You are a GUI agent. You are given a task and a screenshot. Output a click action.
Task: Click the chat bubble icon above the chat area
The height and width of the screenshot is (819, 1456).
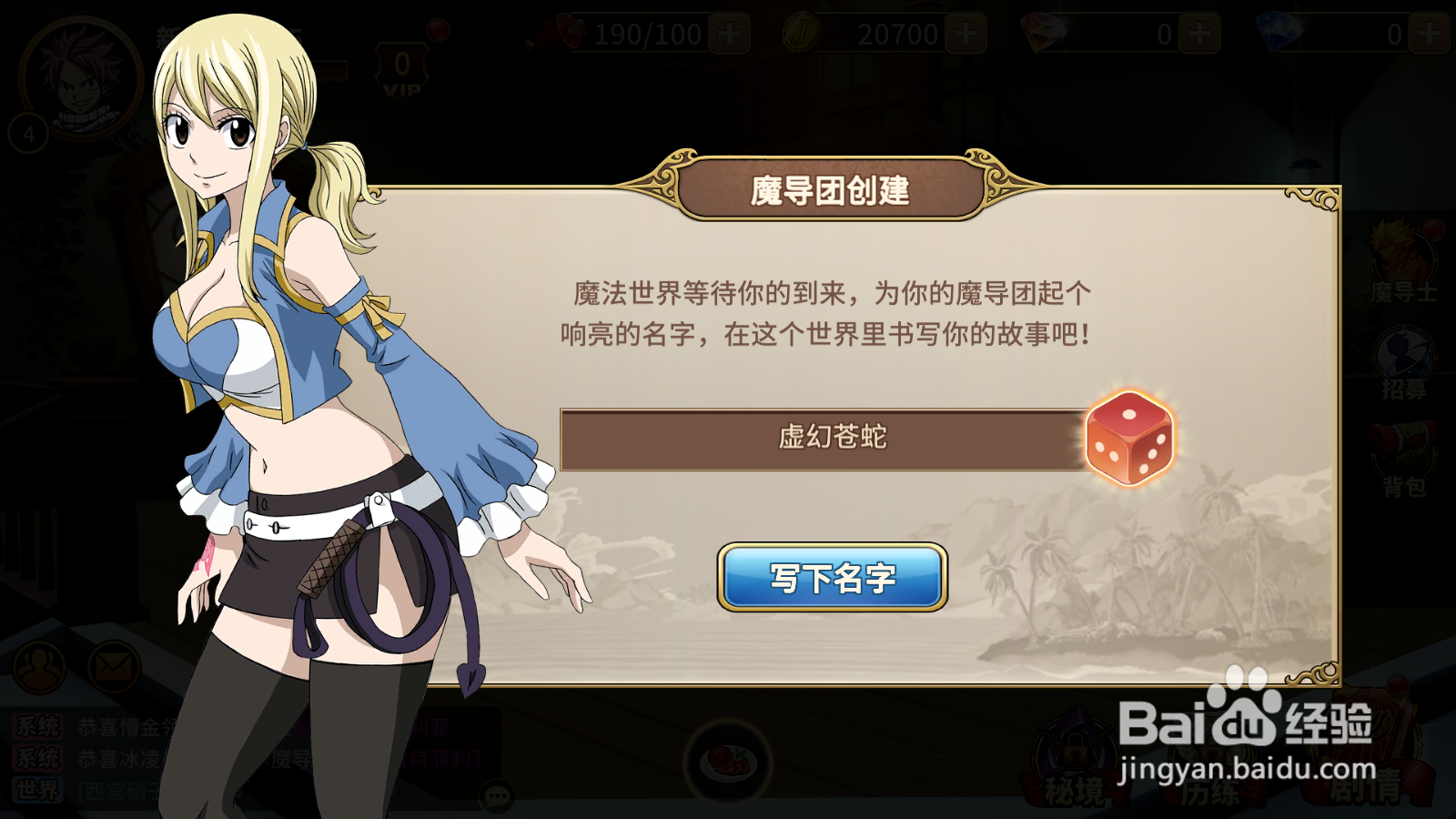pos(496,794)
